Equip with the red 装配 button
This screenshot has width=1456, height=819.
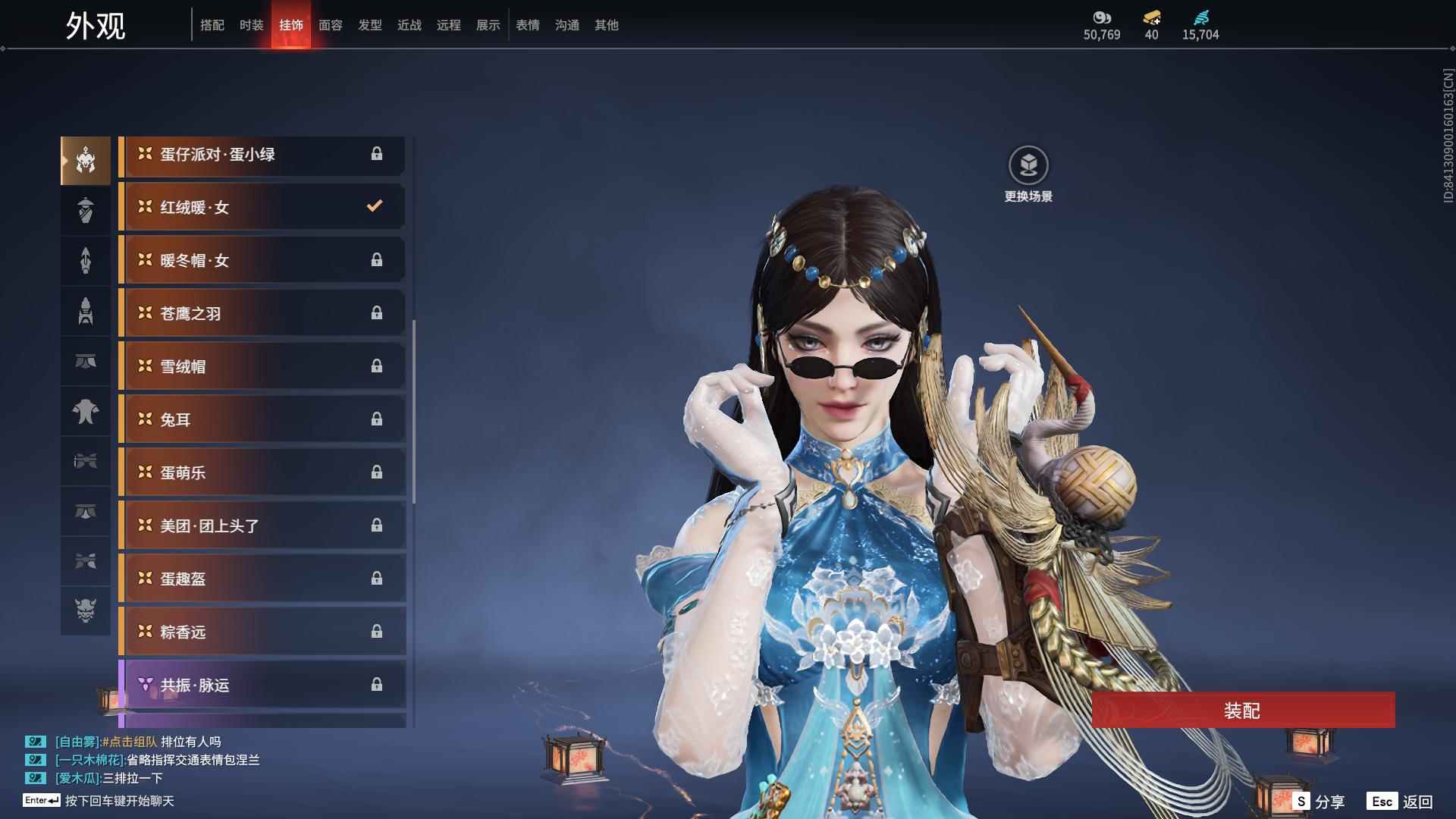point(1243,710)
